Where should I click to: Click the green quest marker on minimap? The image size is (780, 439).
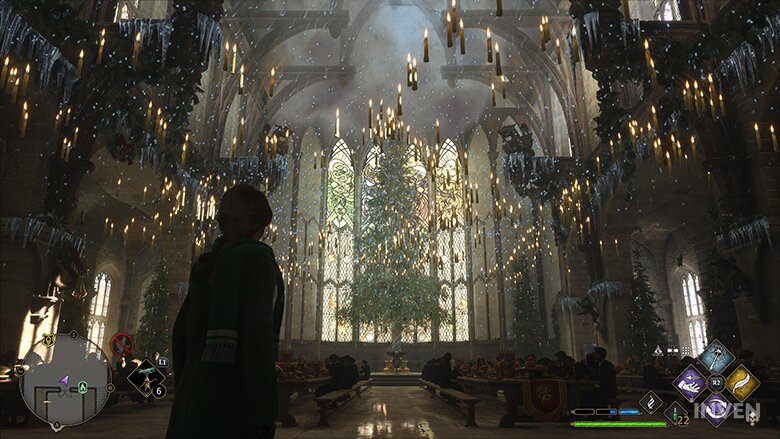click(82, 387)
